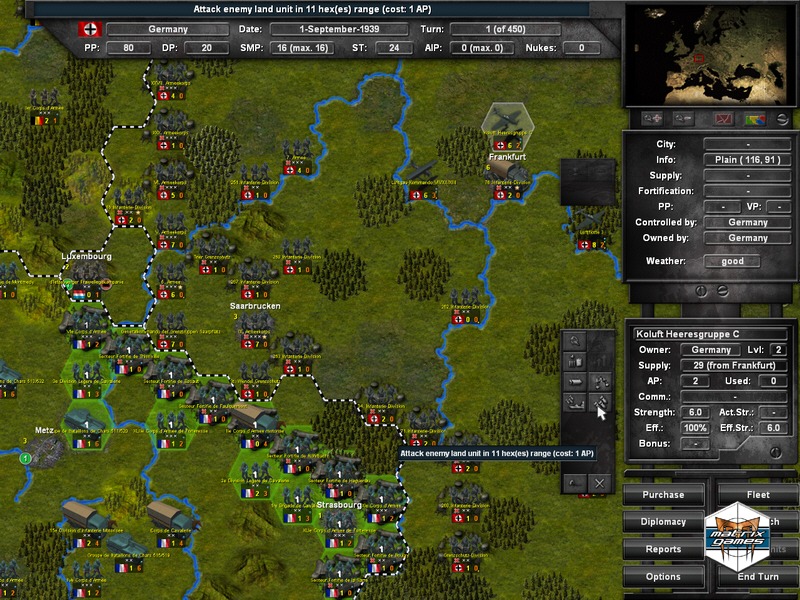800x600 pixels.
Task: Open the Options menu
Action: point(663,577)
